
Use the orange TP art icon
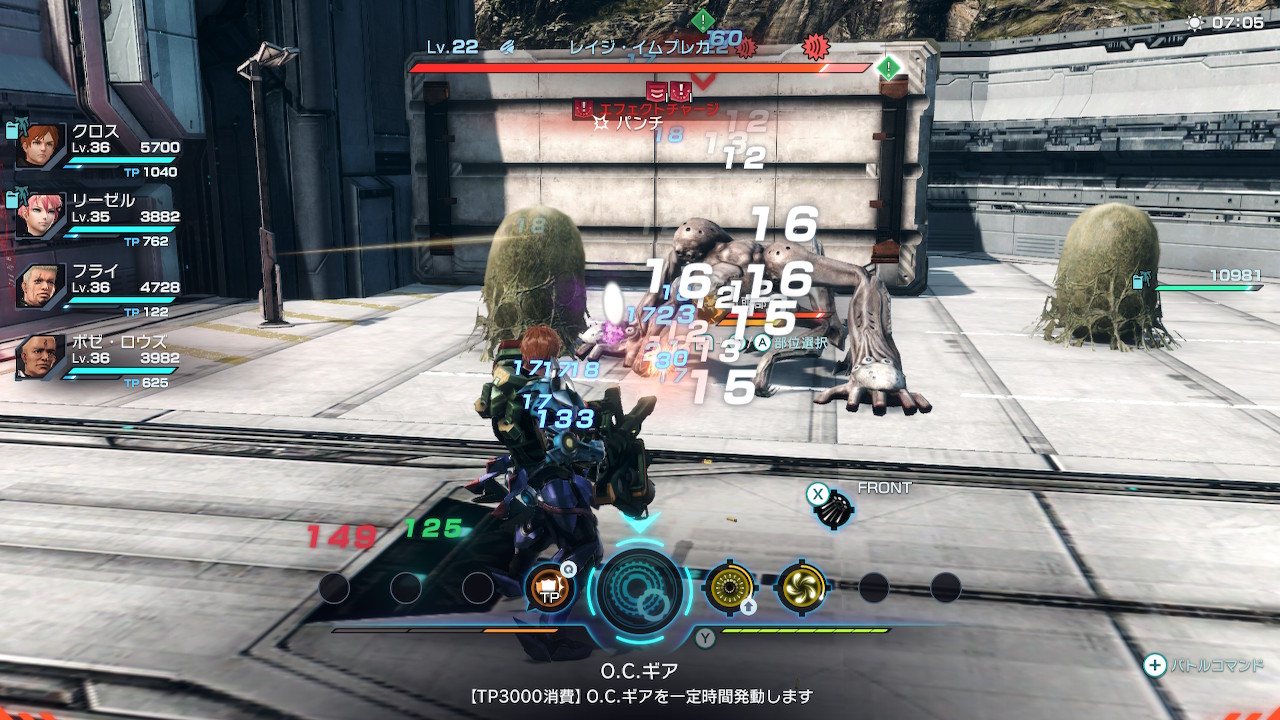coord(550,588)
